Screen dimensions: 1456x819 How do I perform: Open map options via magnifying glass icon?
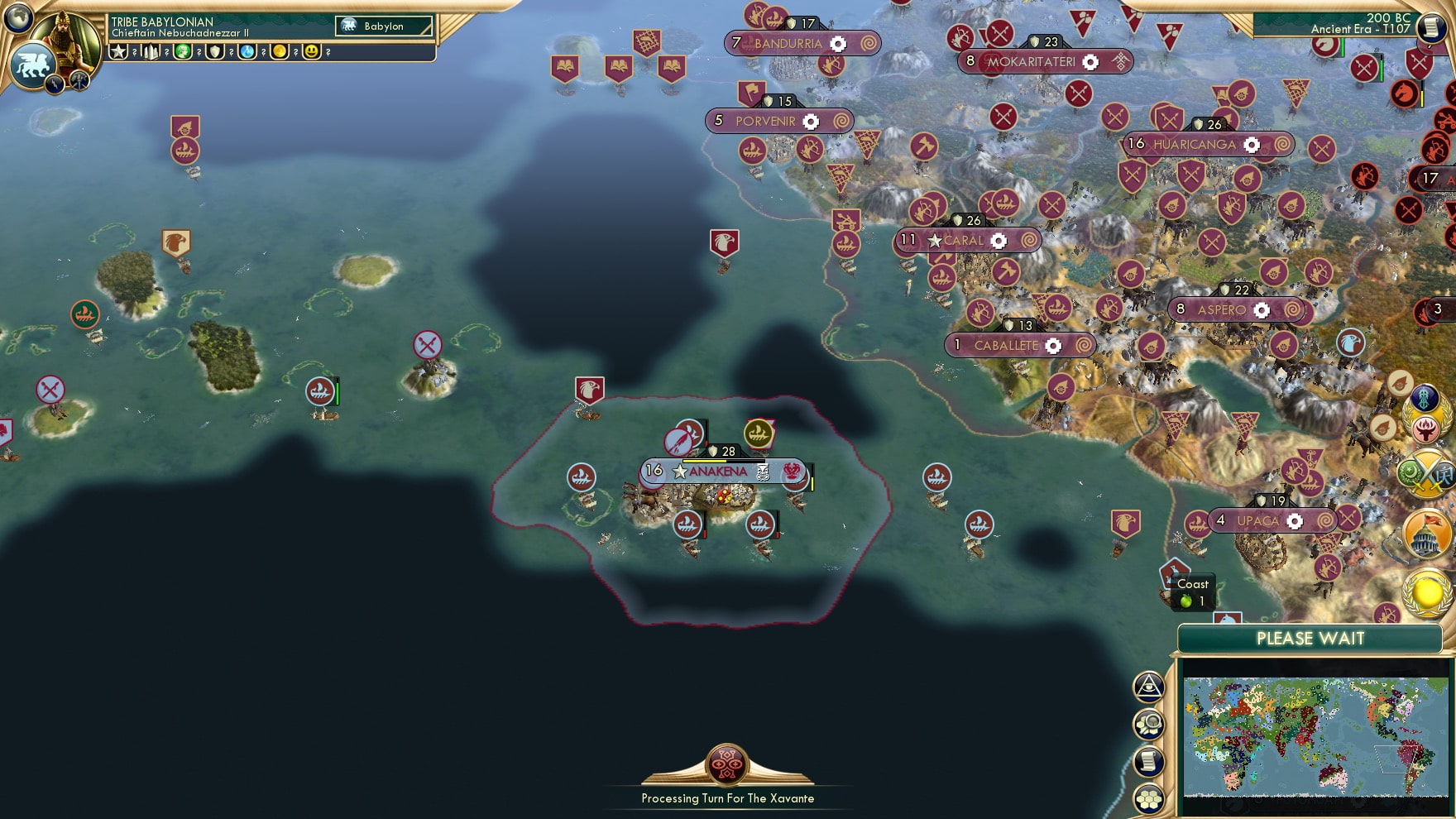(1148, 722)
